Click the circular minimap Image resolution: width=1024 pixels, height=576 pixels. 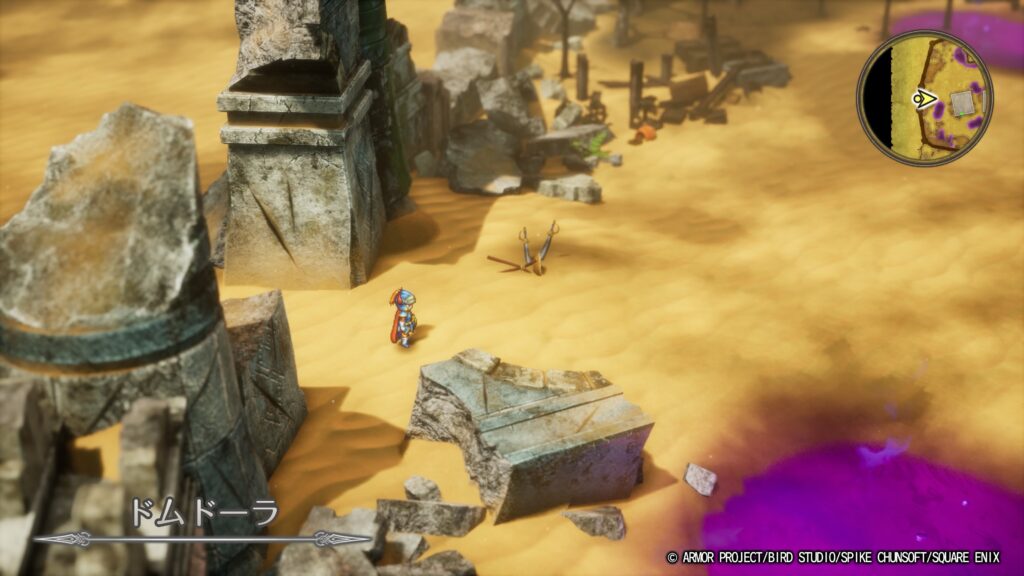[x=924, y=98]
